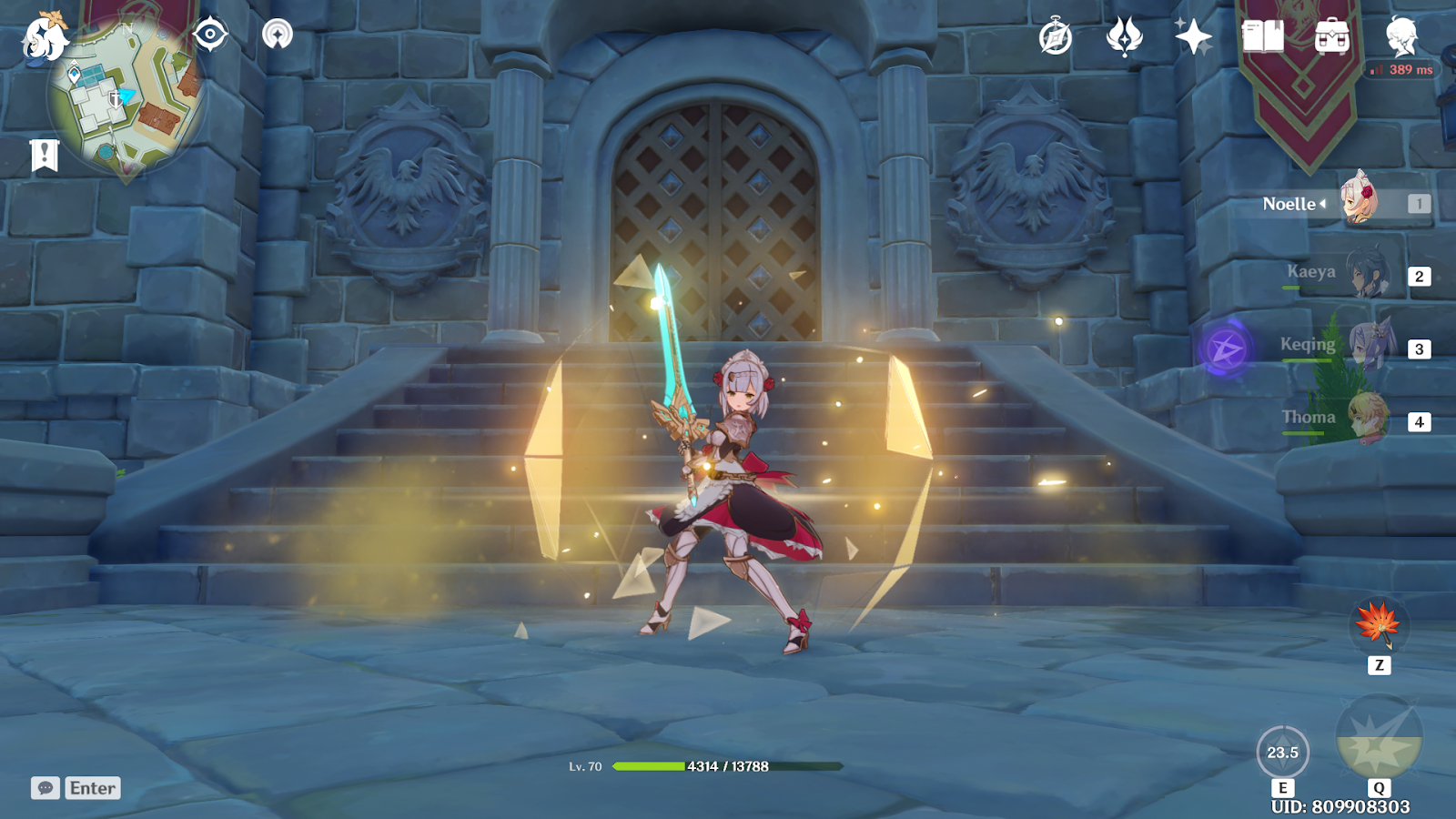Switch to party member Thoma
The height and width of the screenshot is (819, 1456).
pos(1367,419)
